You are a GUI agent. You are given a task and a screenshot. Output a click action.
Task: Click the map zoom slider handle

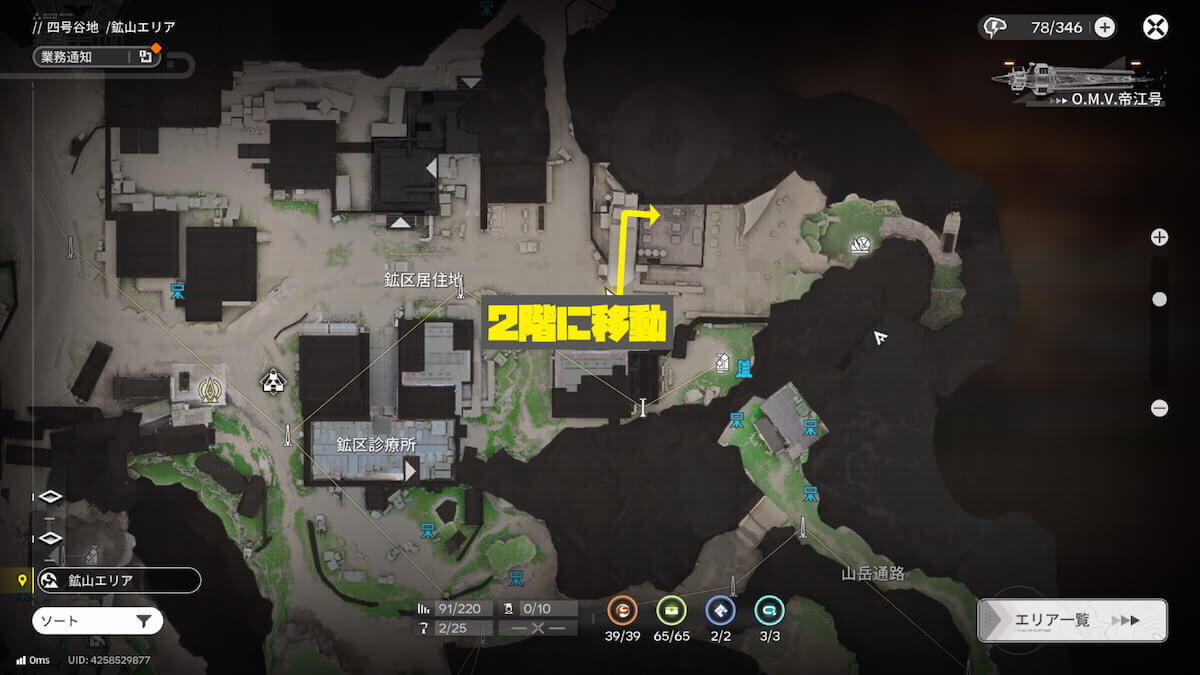[x=1159, y=299]
